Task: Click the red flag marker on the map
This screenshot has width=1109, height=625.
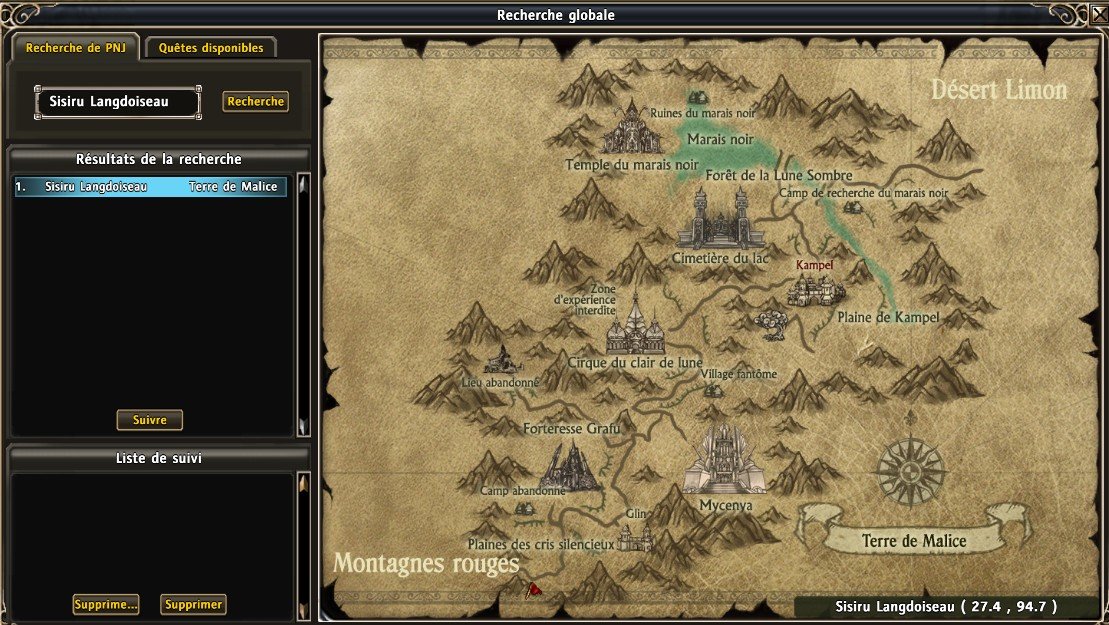Action: (x=534, y=590)
